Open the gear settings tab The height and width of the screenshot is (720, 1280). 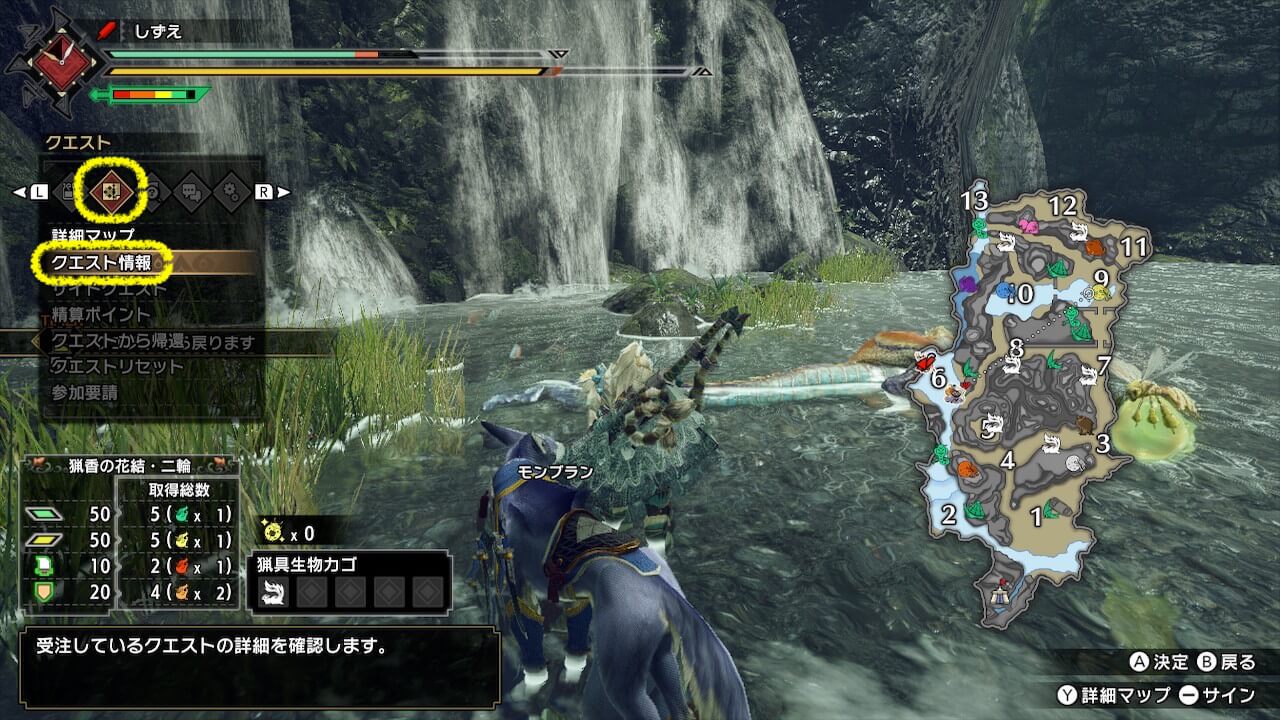click(231, 191)
